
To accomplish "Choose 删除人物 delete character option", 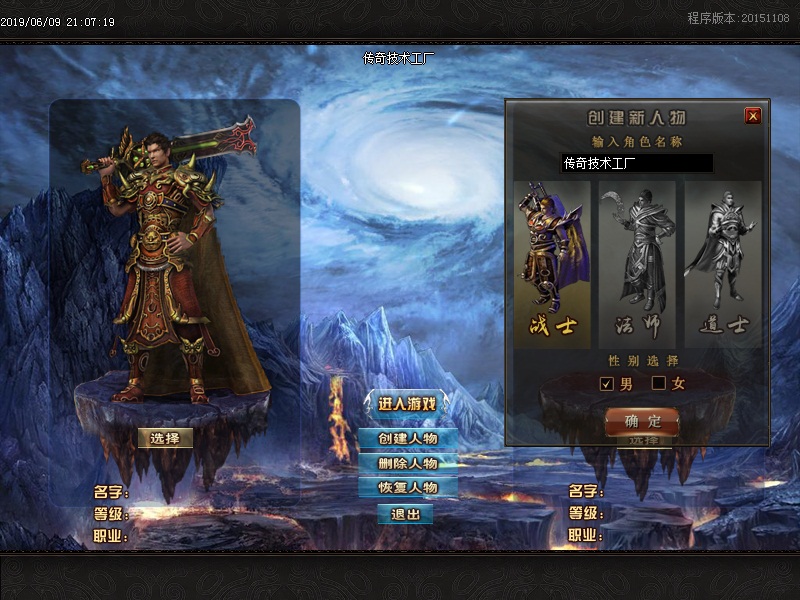I will coord(407,463).
